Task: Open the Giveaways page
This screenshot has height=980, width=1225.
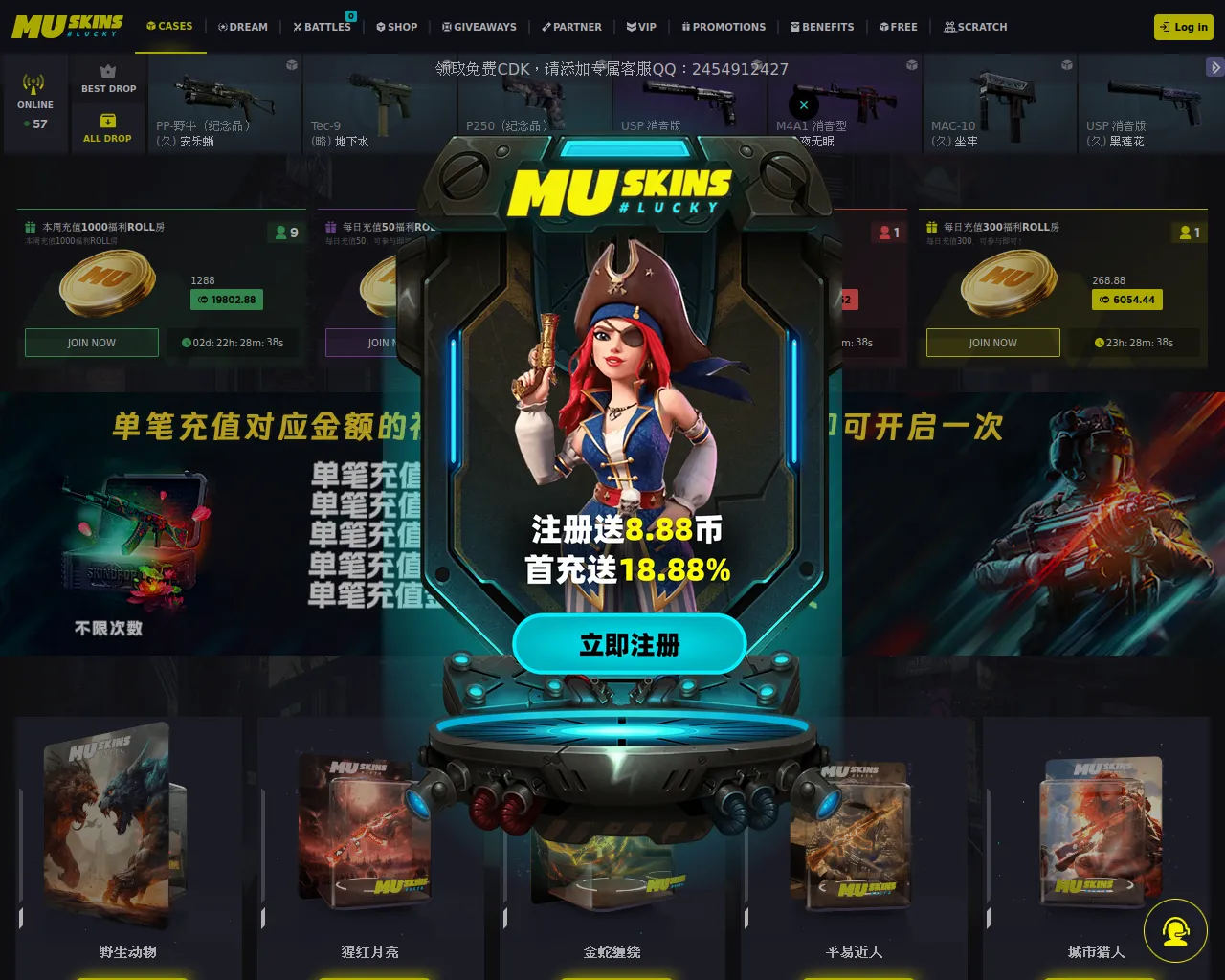Action: (x=479, y=27)
